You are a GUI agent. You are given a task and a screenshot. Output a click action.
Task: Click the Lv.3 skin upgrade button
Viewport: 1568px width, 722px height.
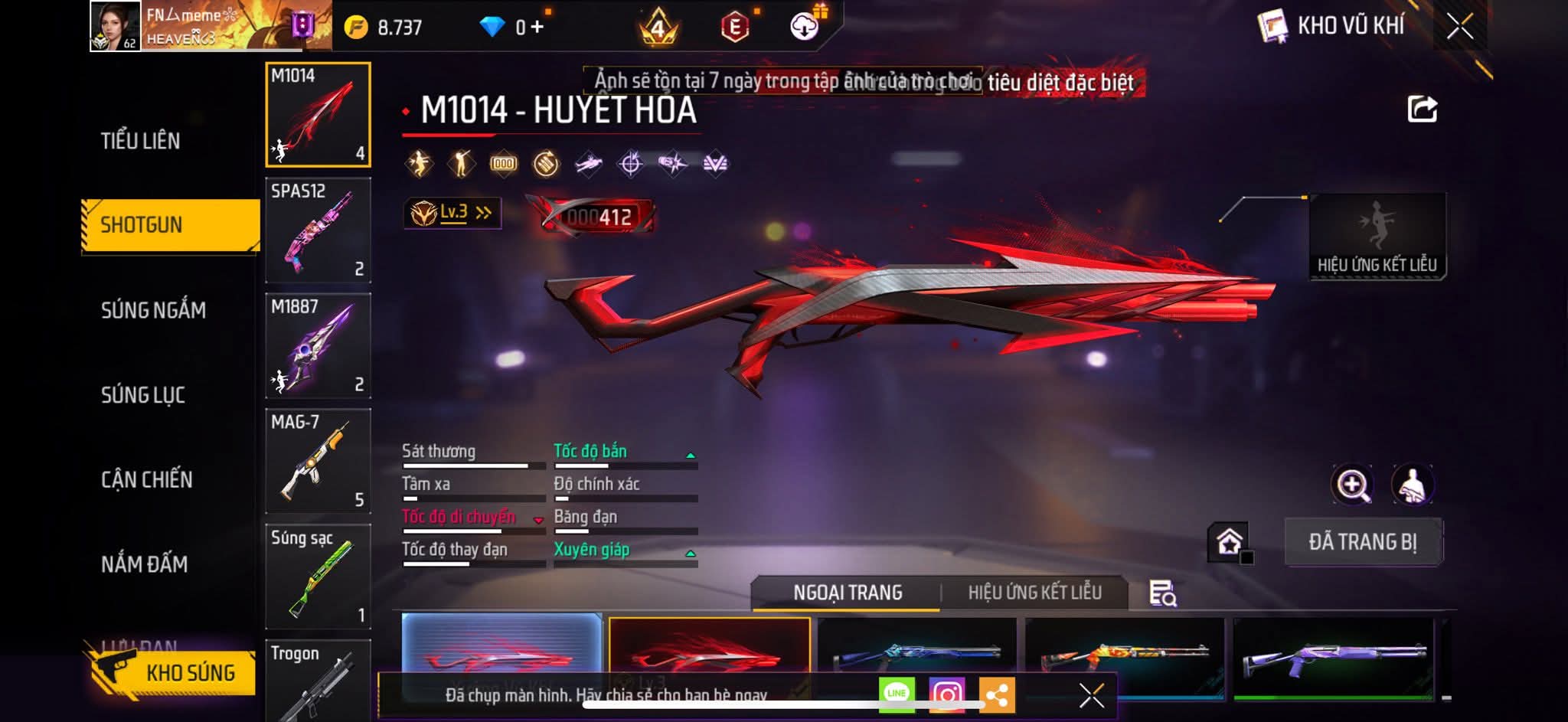click(x=452, y=213)
